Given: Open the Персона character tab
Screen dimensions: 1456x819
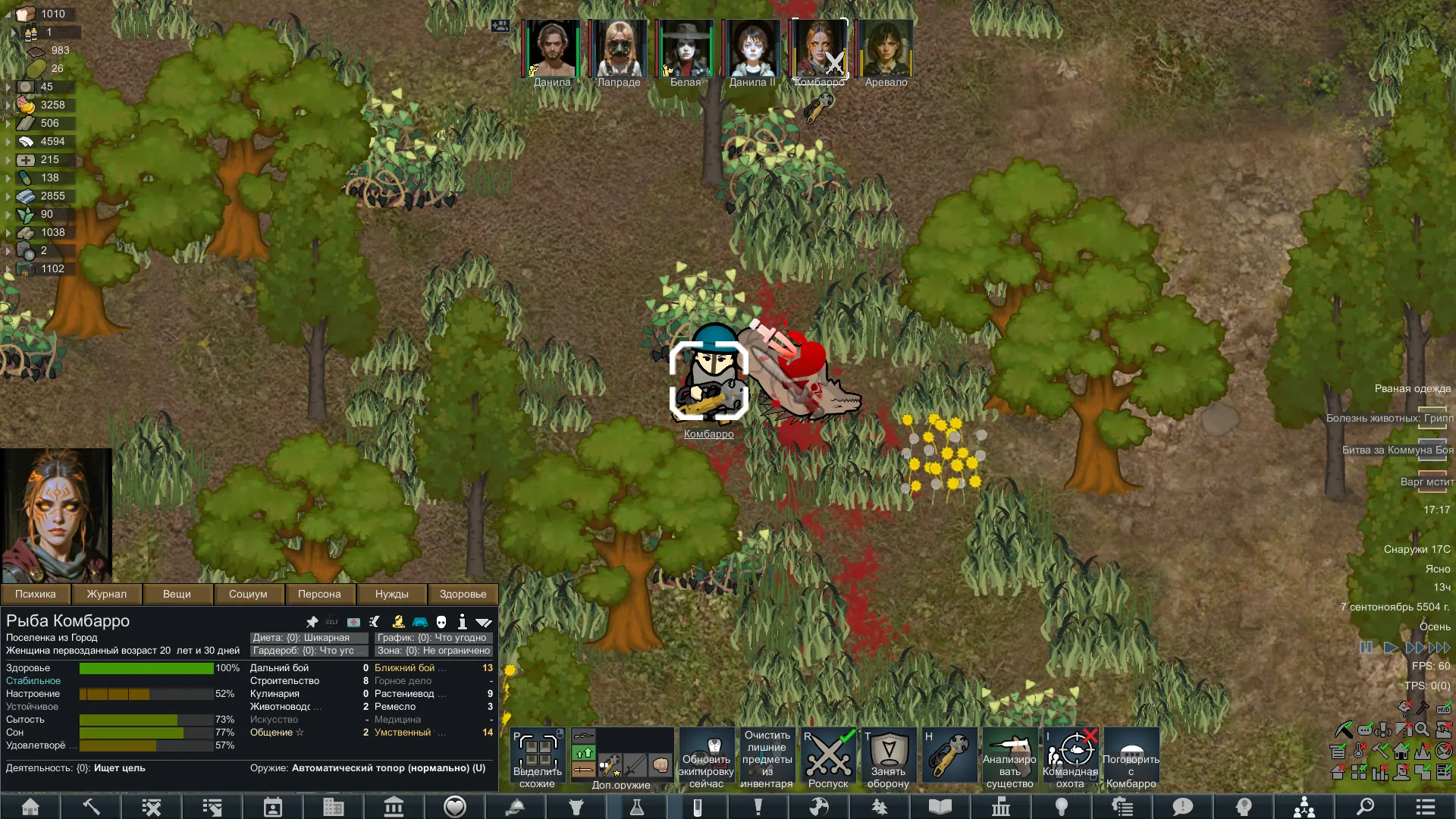Looking at the screenshot, I should coord(319,594).
